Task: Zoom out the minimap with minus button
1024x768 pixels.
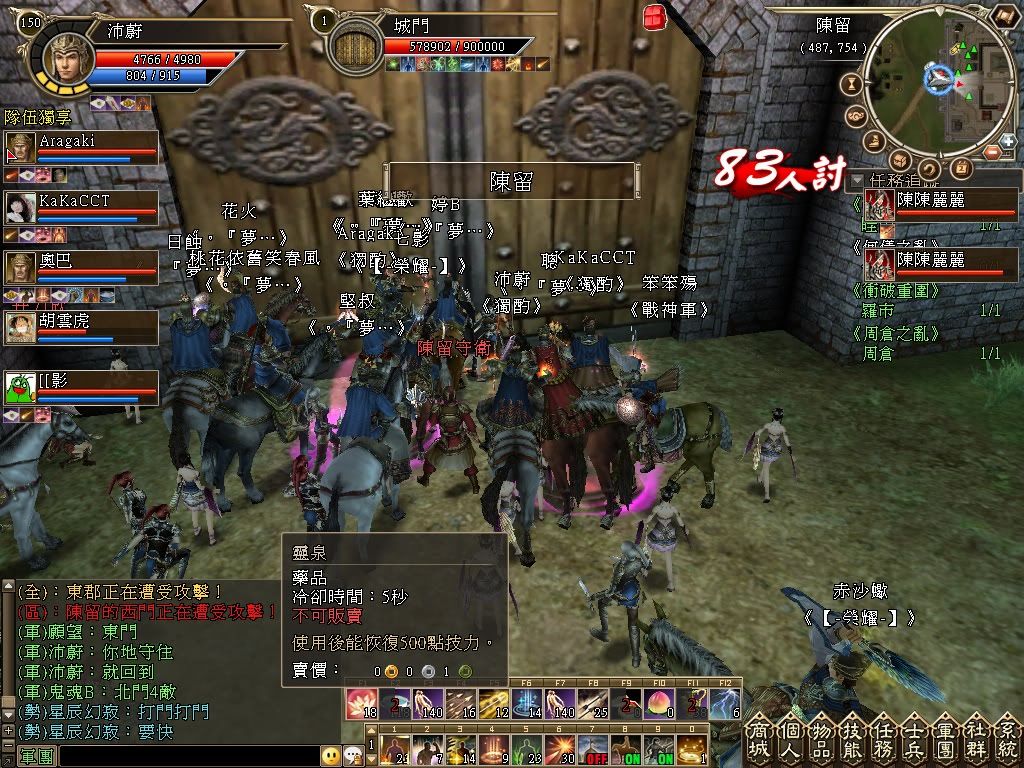Action: pos(992,152)
